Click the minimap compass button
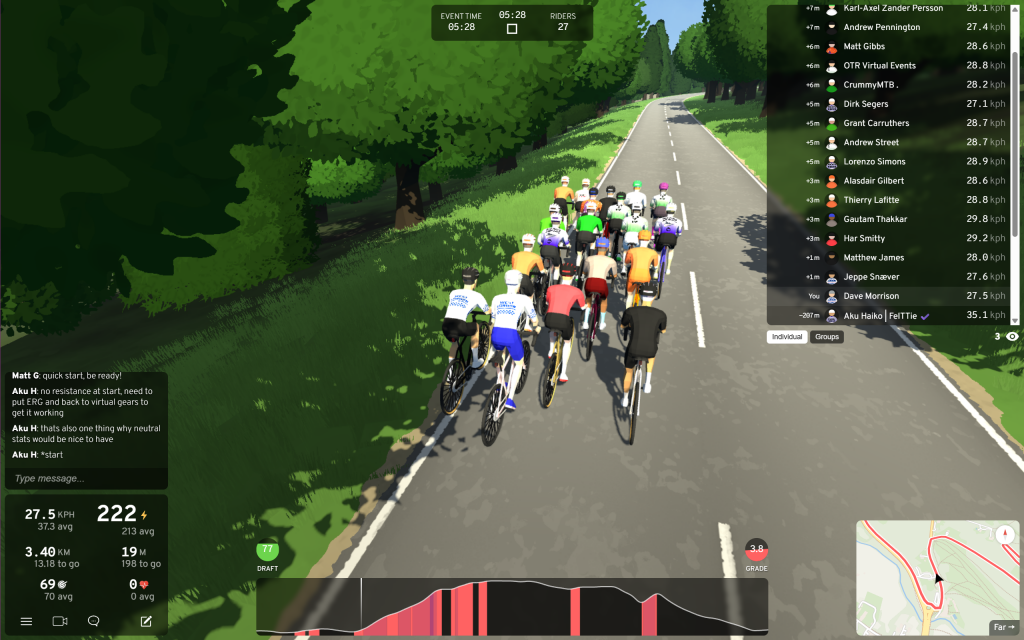The width and height of the screenshot is (1024, 640). pos(1003,534)
